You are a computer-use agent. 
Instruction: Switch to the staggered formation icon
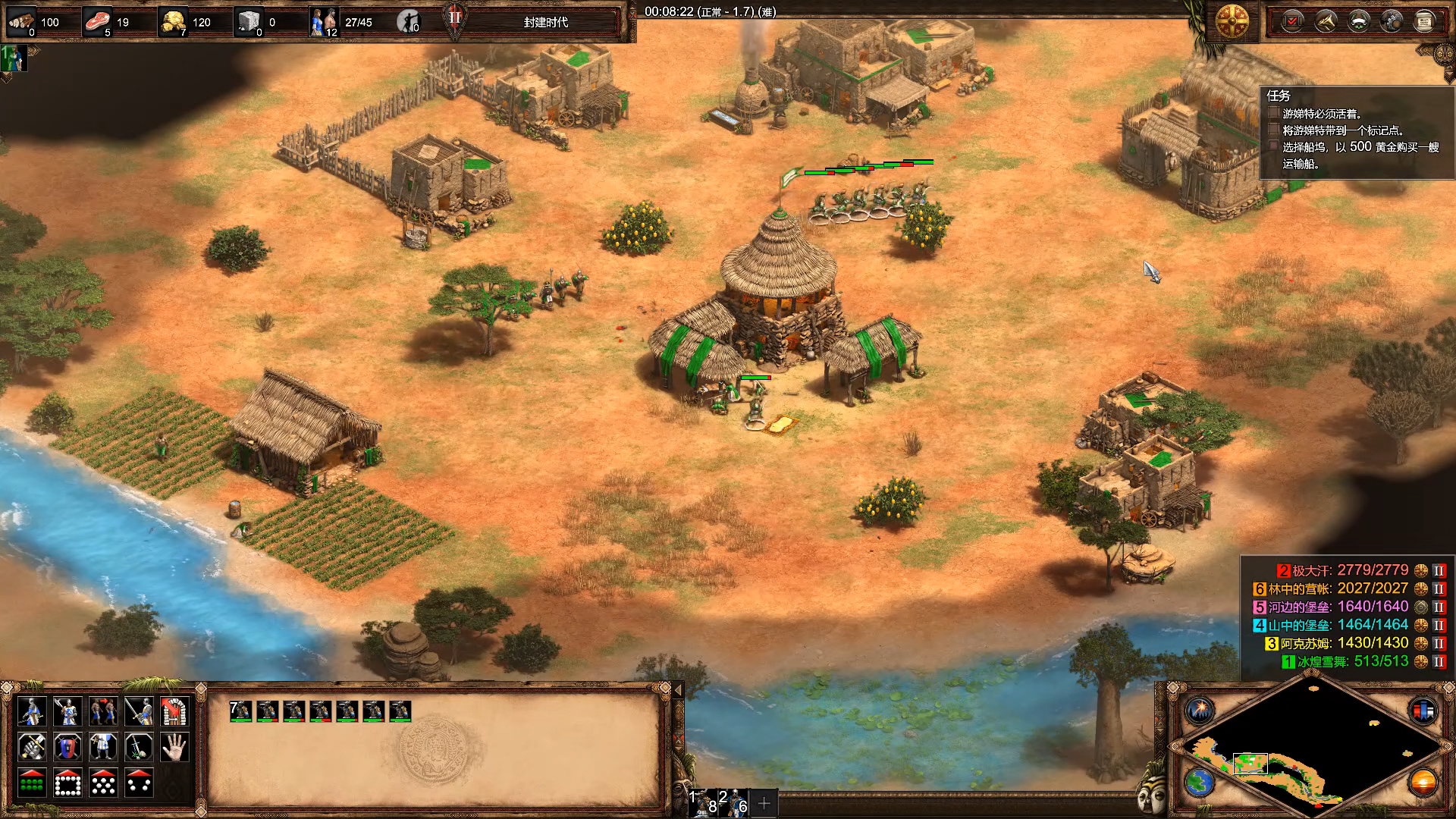103,783
